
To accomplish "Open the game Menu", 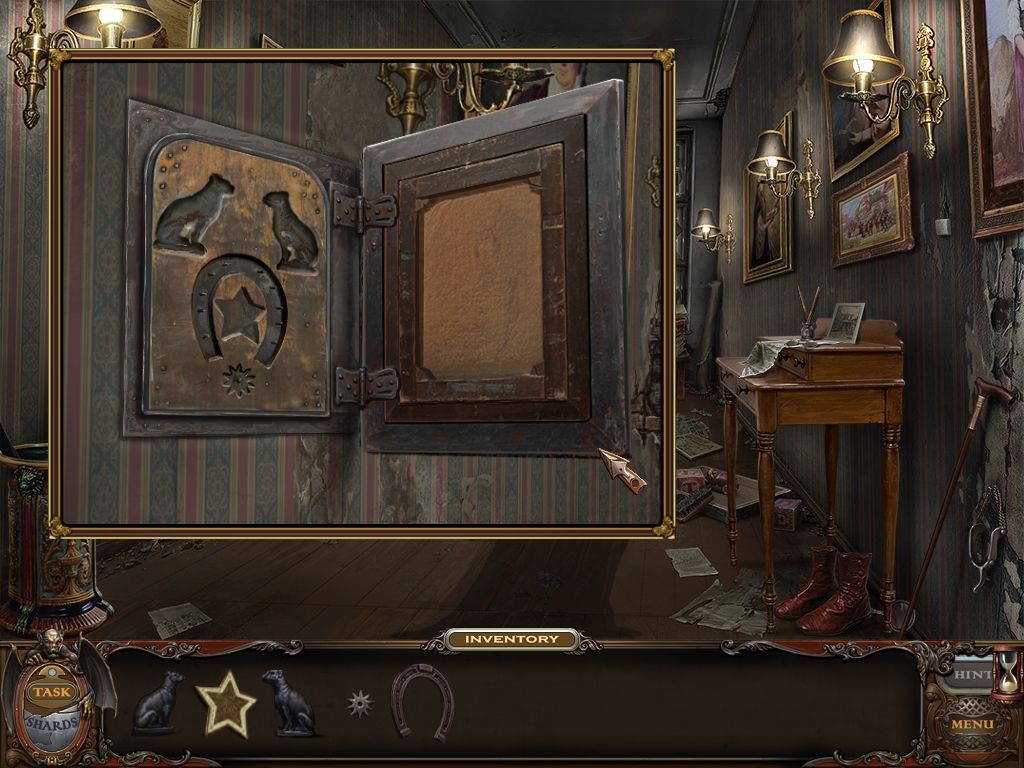I will click(x=971, y=724).
